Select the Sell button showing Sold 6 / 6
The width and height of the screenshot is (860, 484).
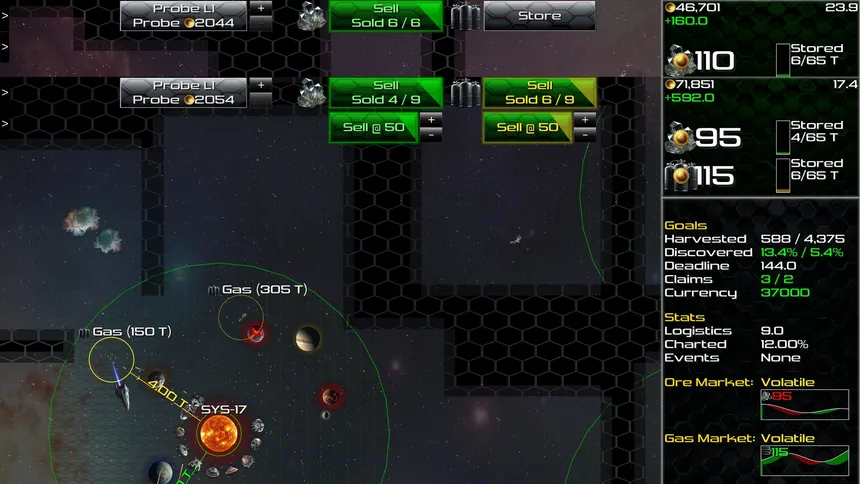click(385, 15)
